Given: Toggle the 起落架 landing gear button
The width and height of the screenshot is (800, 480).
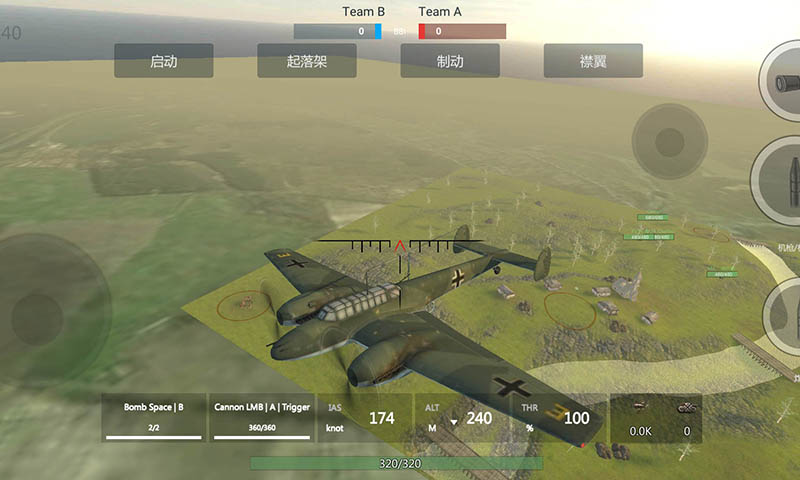Looking at the screenshot, I should coord(307,61).
